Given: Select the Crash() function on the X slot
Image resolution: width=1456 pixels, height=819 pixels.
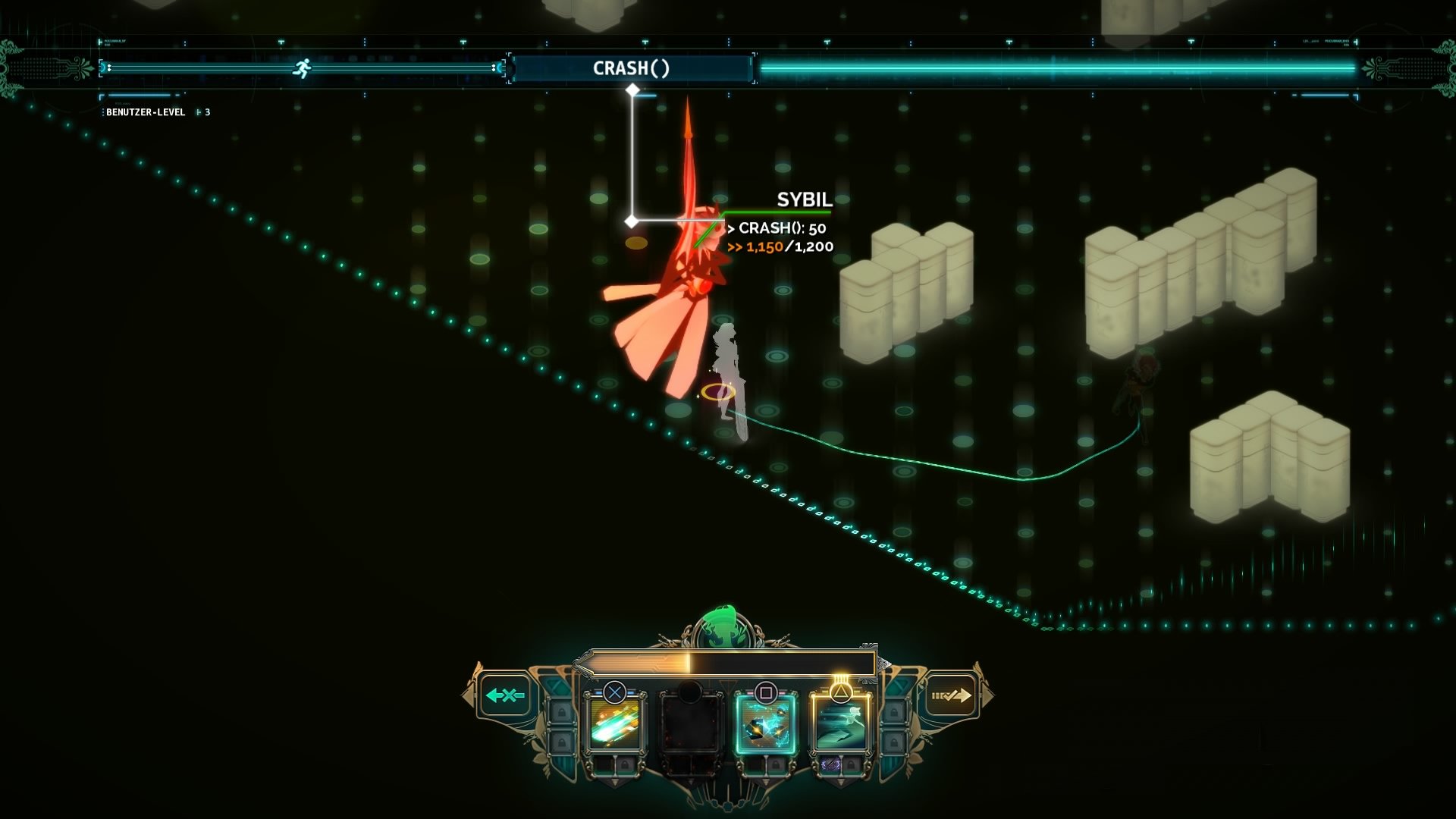Looking at the screenshot, I should tap(616, 726).
